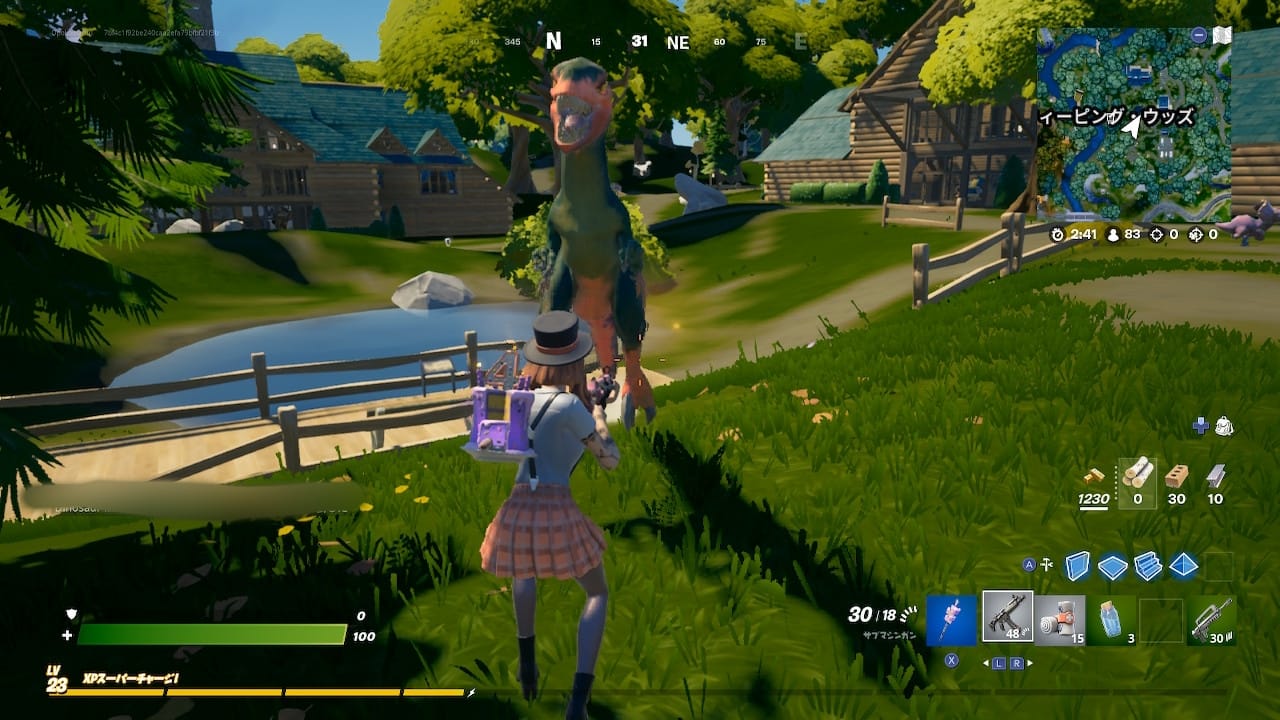Screen dimensions: 1280x720
Task: Choose the stairs building piece
Action: (1148, 566)
